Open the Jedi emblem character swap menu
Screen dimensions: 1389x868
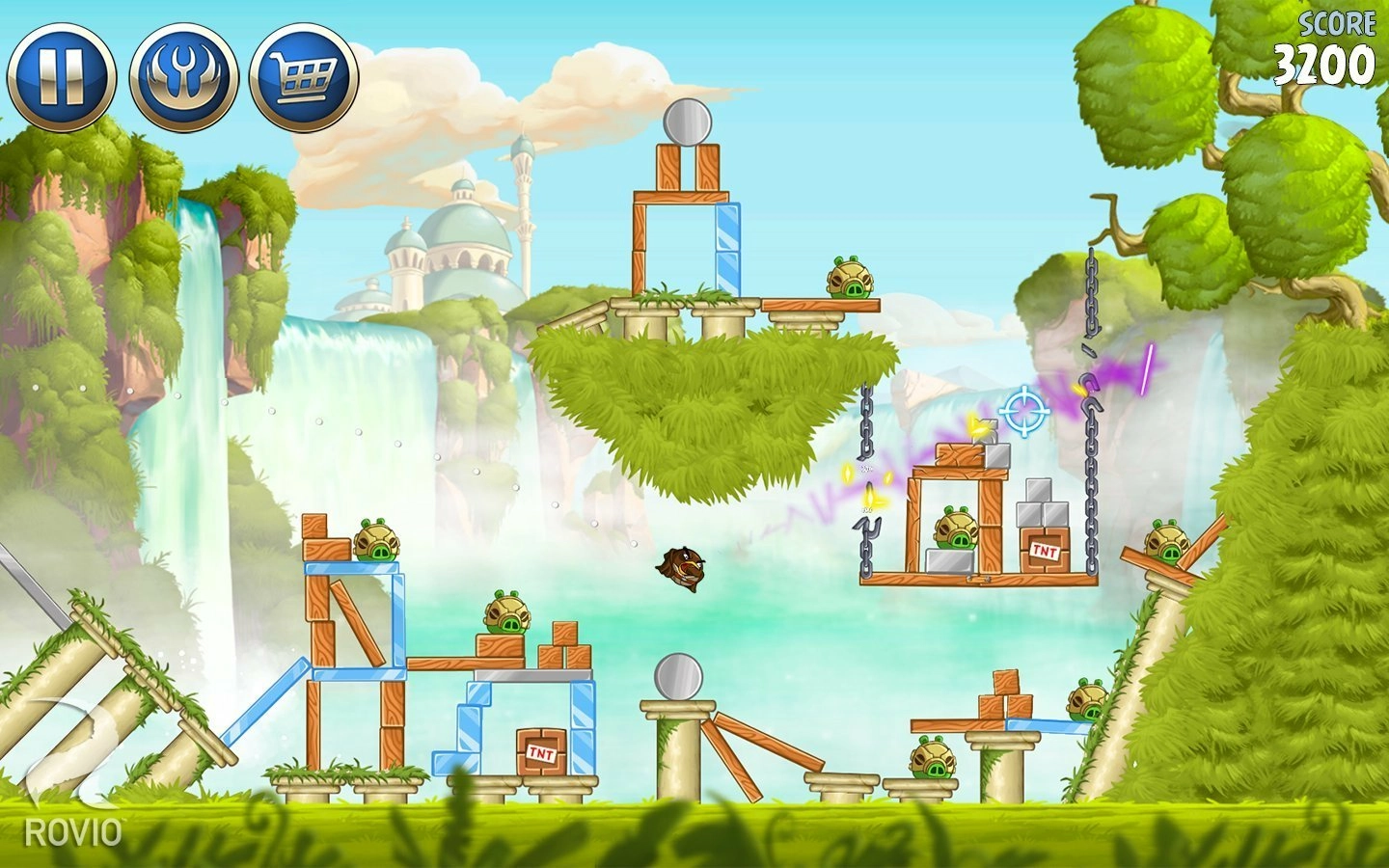click(183, 76)
